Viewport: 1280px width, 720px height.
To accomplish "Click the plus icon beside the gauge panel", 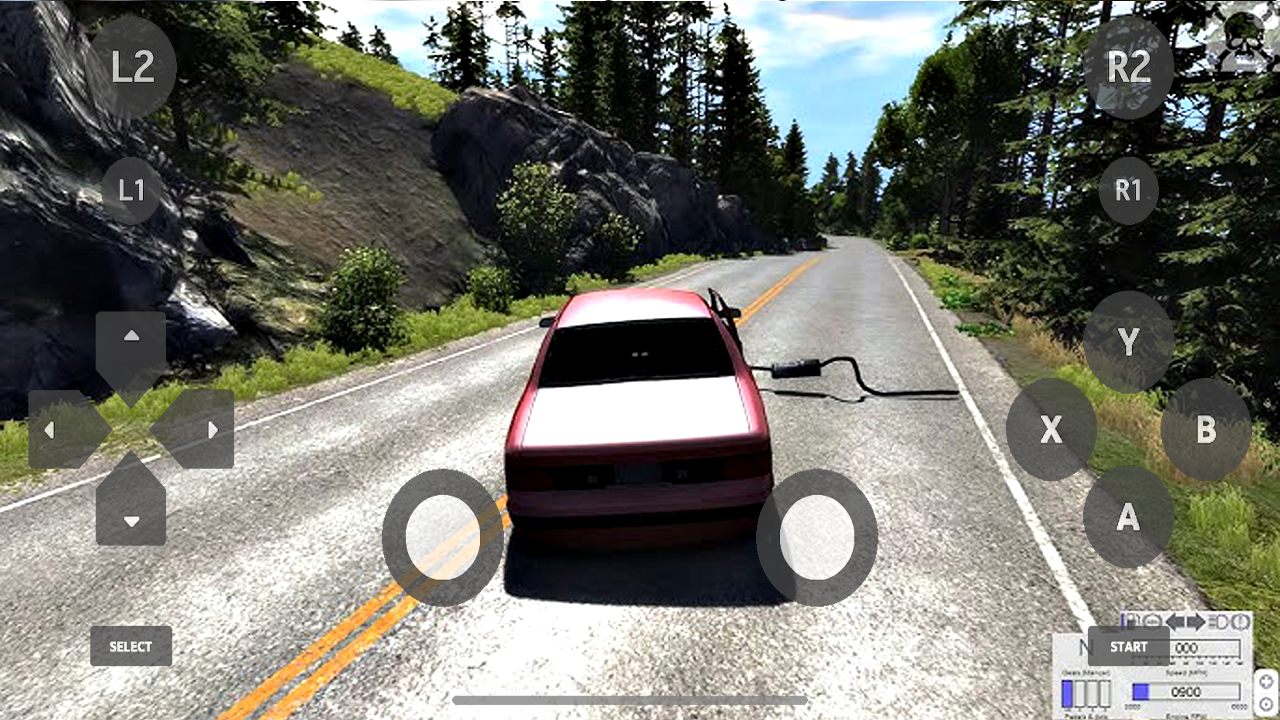I will point(1267,680).
